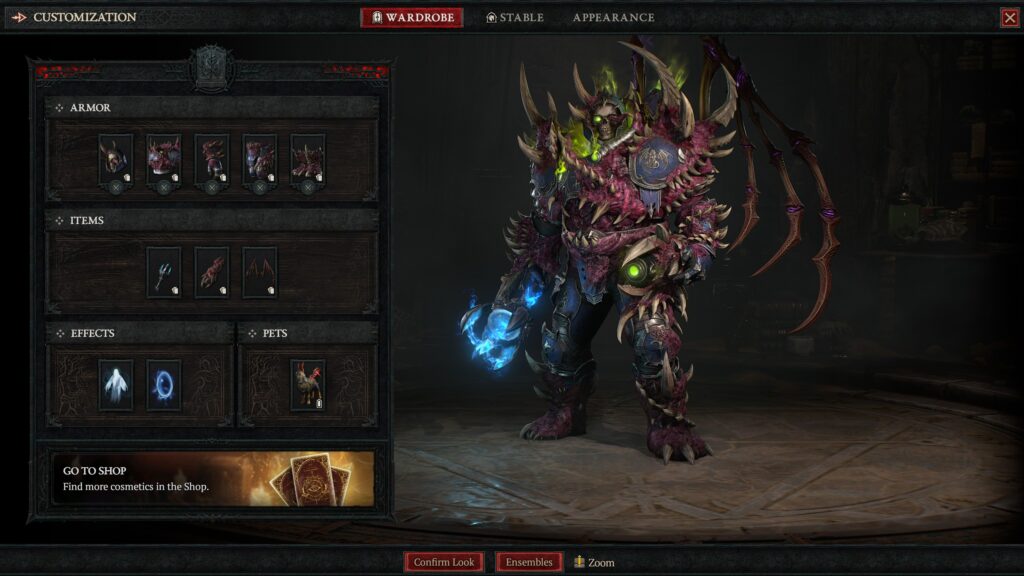Open the Ensembles menu

pyautogui.click(x=529, y=562)
